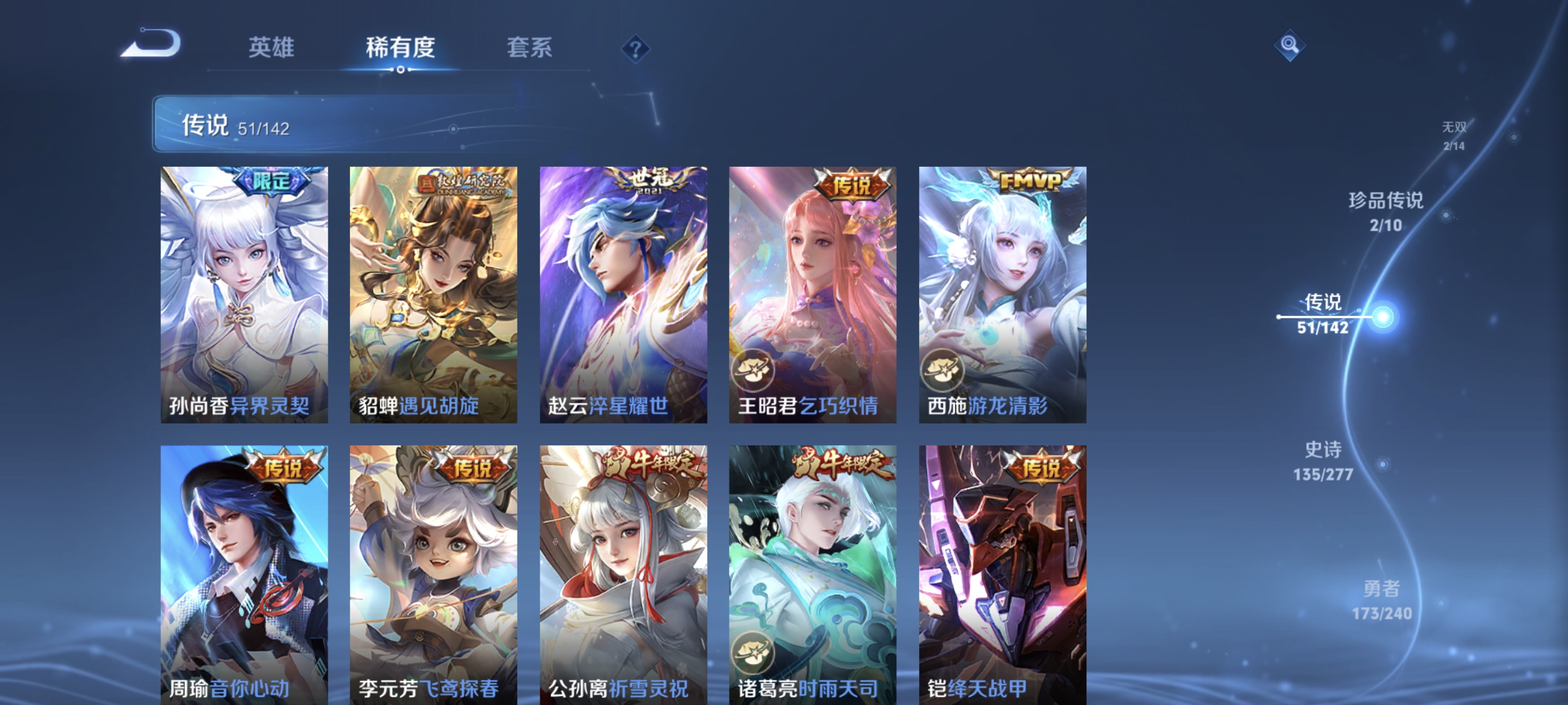Click the fragment icon on 诸葛亮's thumbnail
Screen dimensions: 1568x705
(x=752, y=653)
